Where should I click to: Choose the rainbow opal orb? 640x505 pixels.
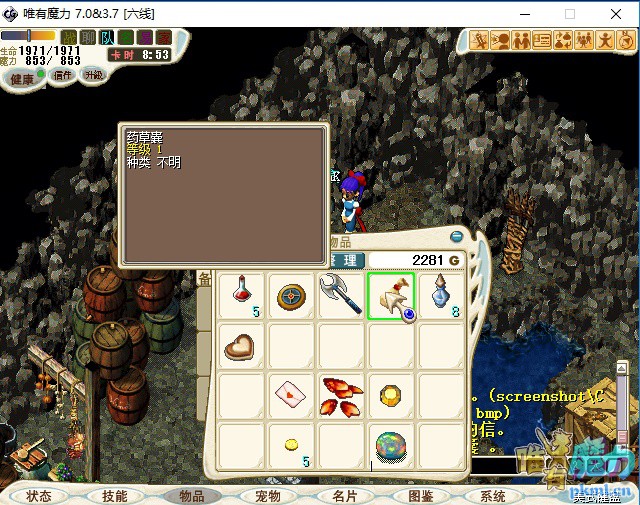392,444
